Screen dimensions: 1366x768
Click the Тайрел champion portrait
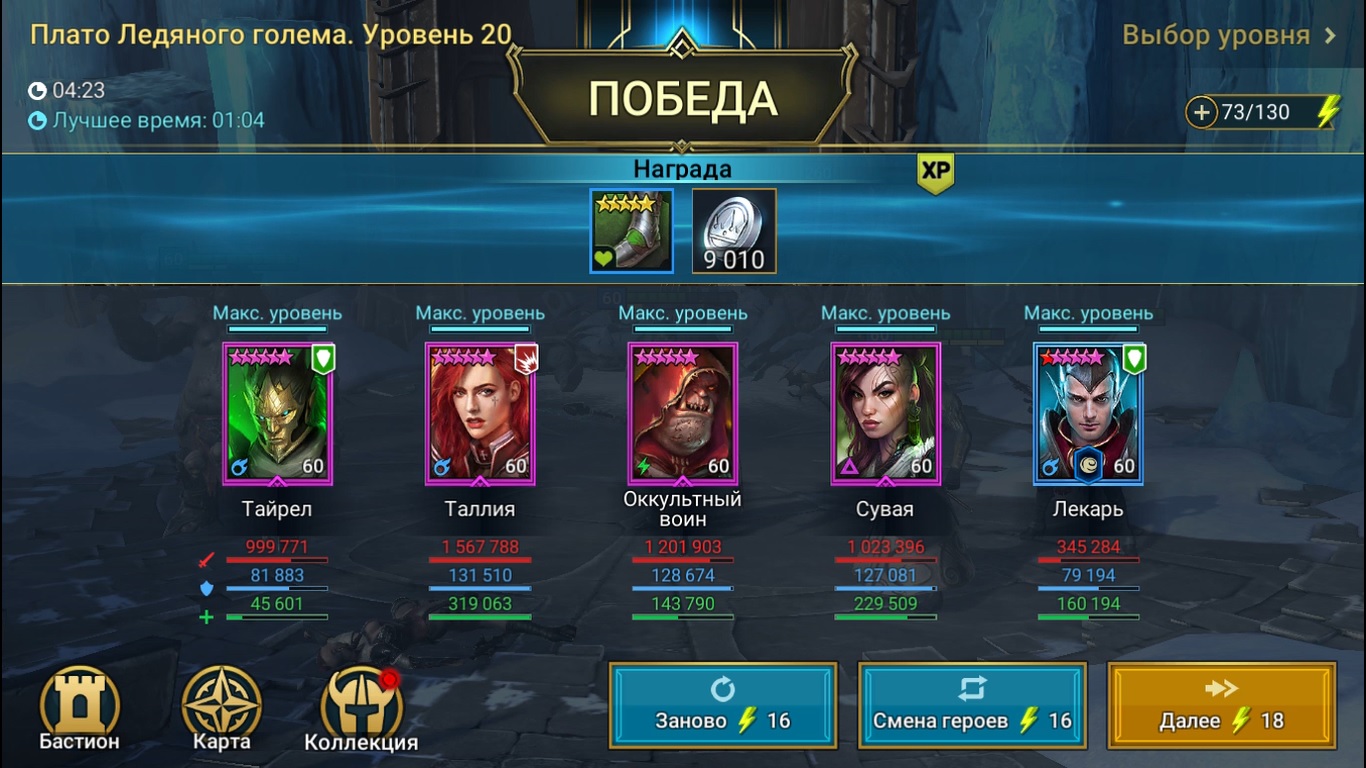[276, 413]
